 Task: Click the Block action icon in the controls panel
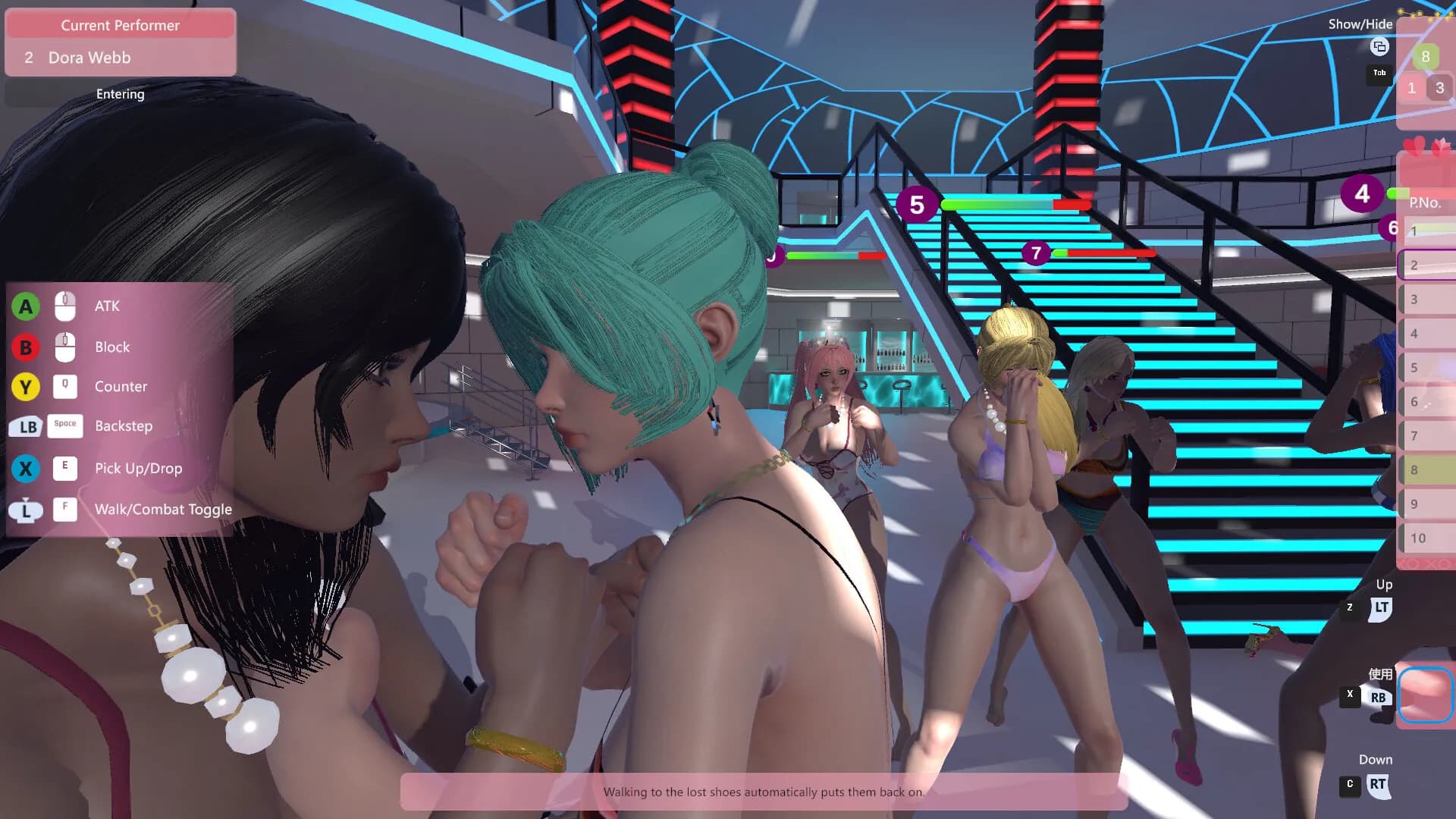65,347
